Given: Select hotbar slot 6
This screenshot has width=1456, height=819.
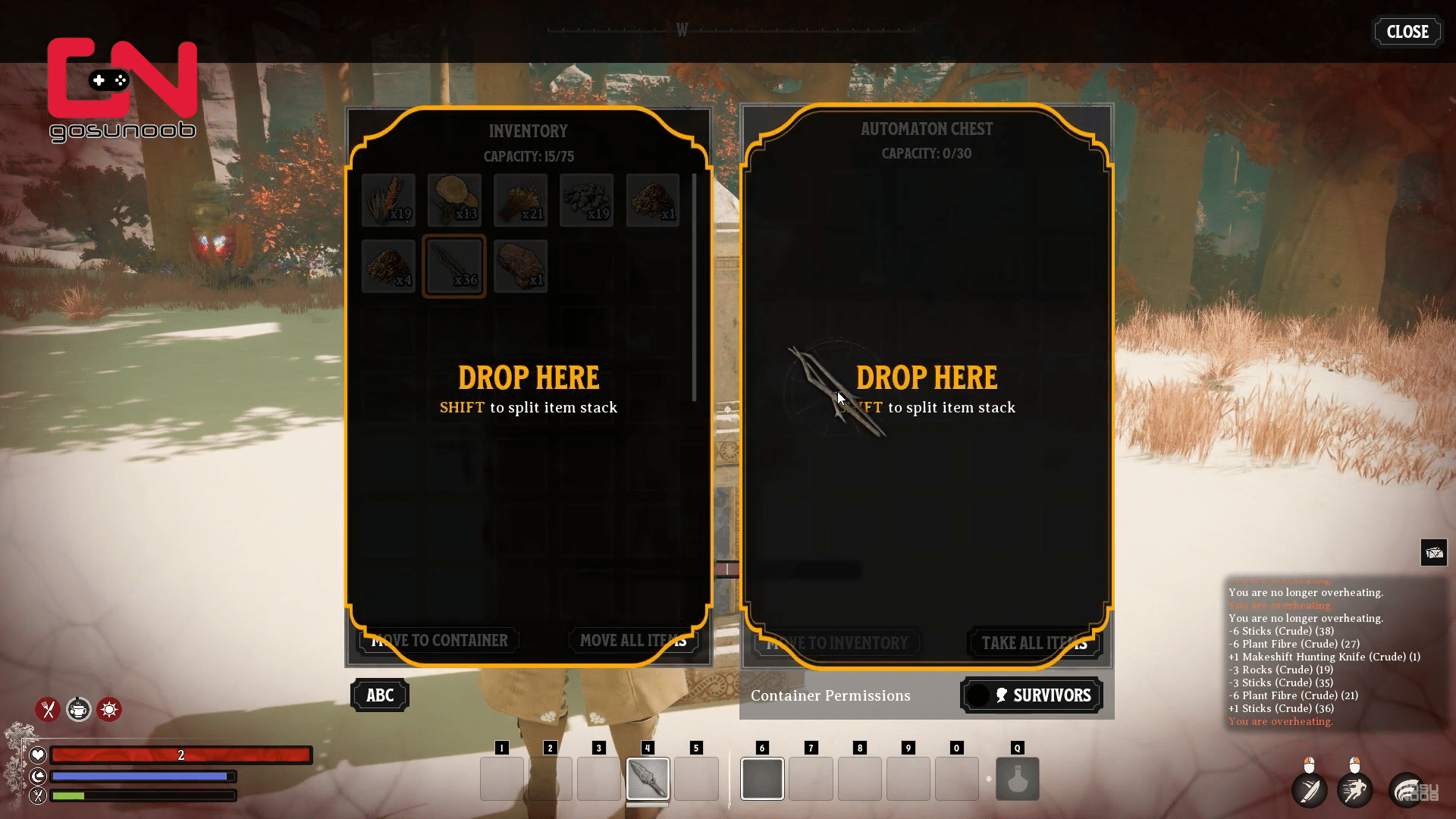Looking at the screenshot, I should click(762, 779).
